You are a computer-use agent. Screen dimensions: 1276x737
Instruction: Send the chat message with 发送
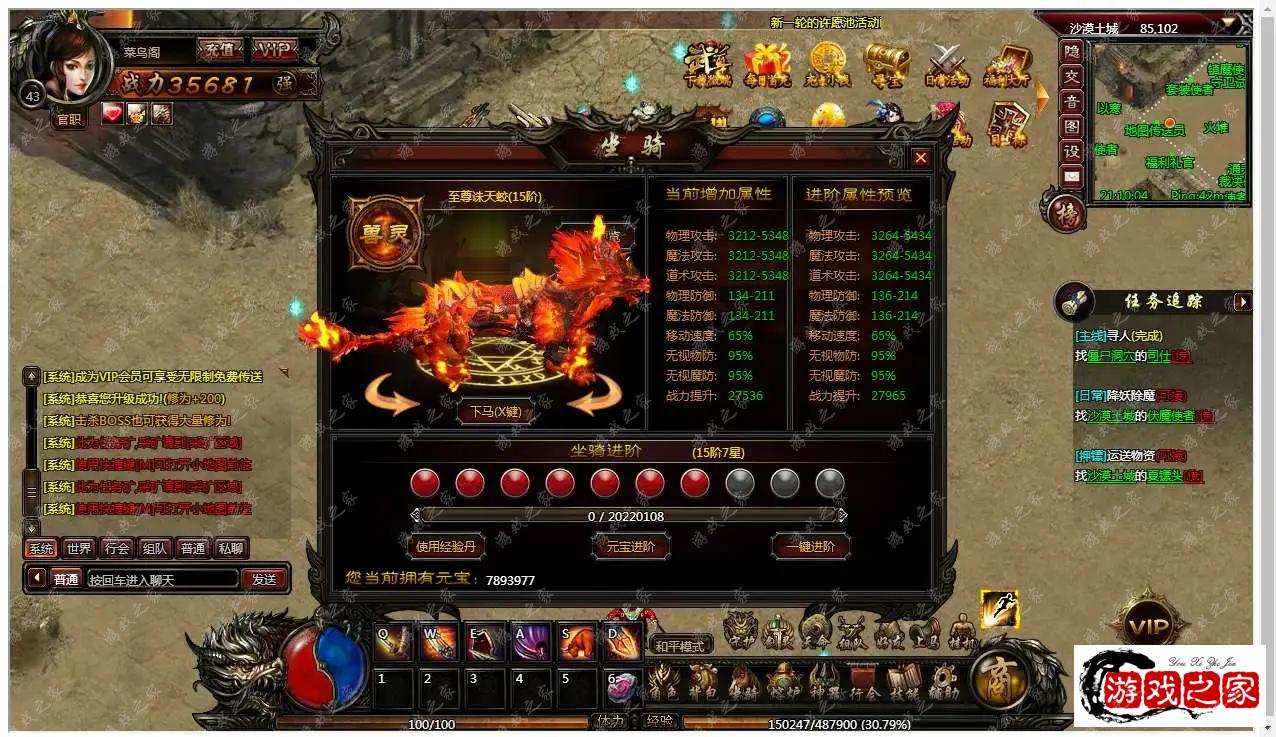264,579
